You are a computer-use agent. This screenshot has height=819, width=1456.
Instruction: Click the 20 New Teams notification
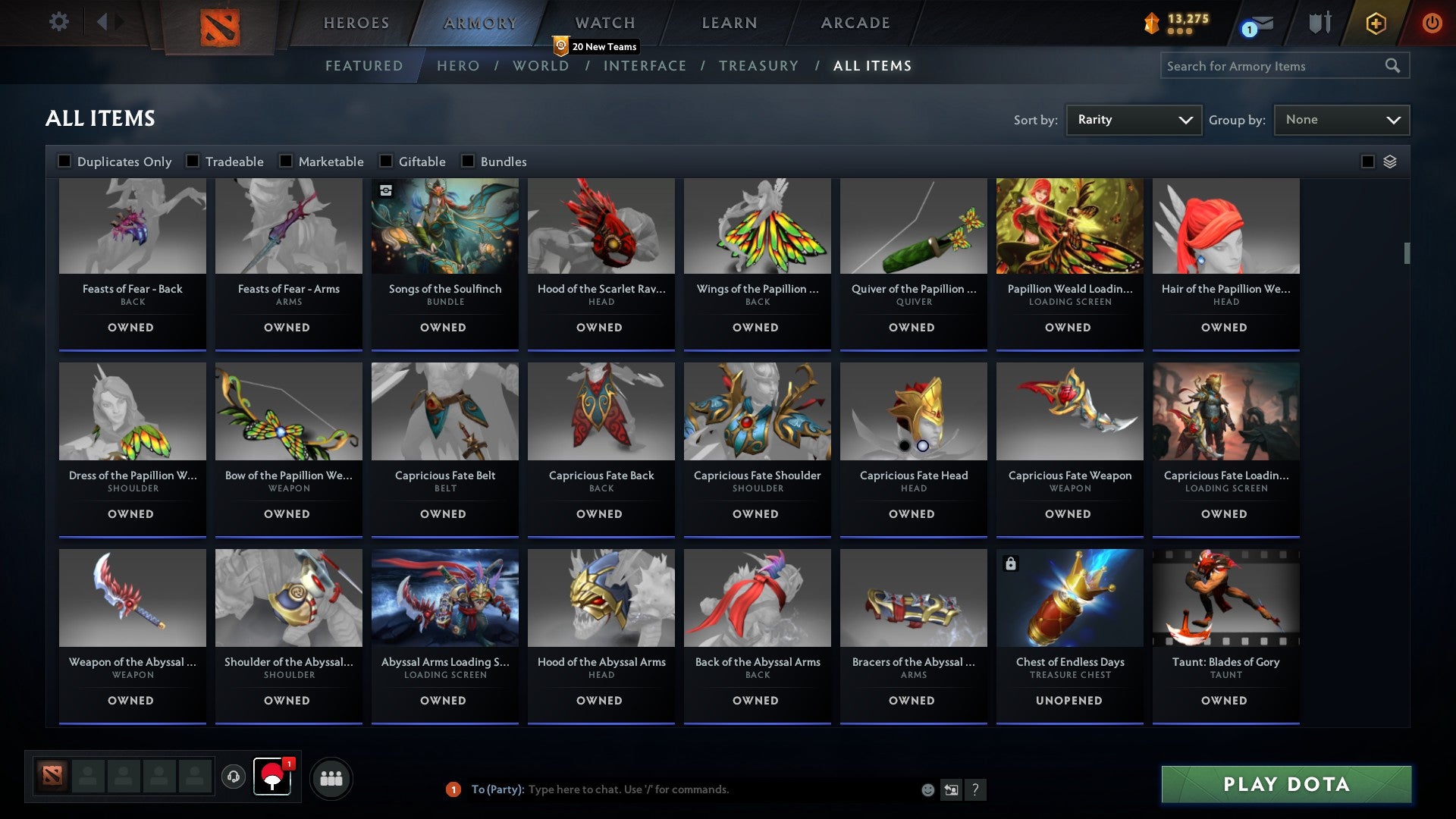pyautogui.click(x=595, y=46)
